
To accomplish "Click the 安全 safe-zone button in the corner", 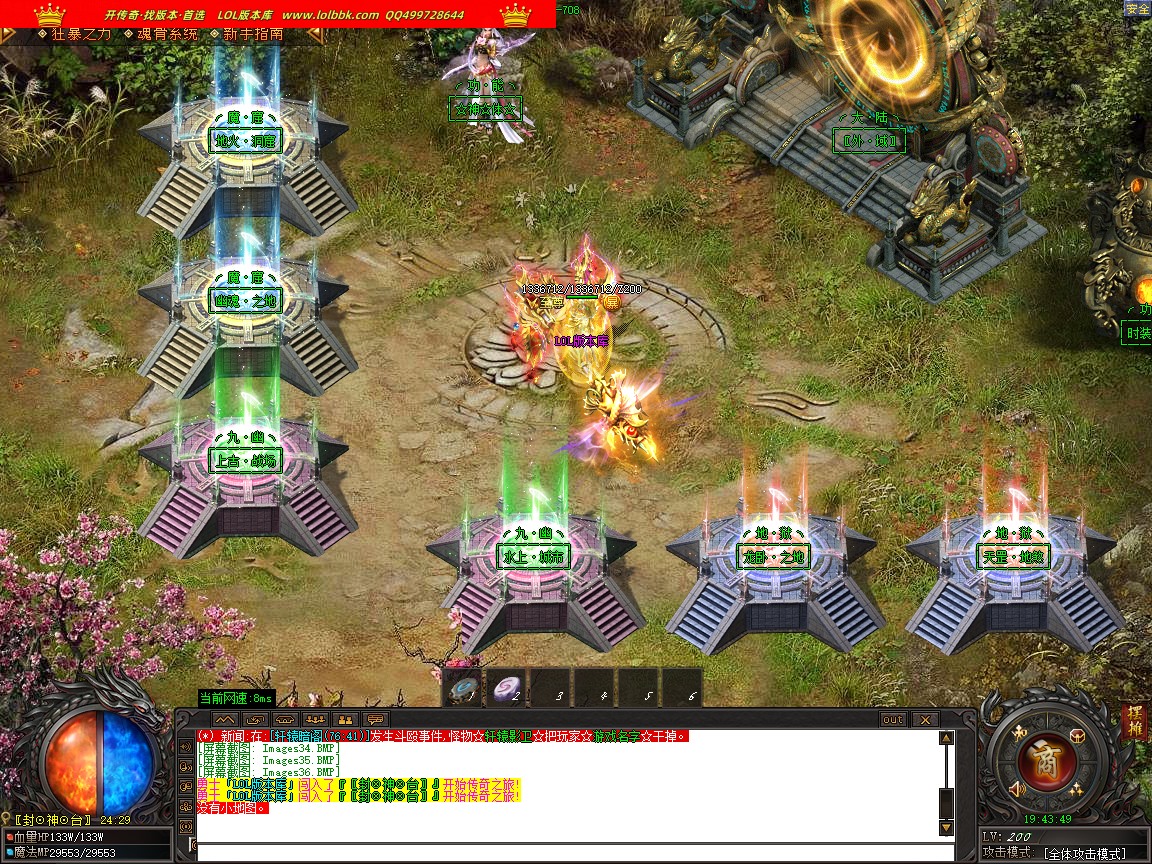I will 1136,9.
